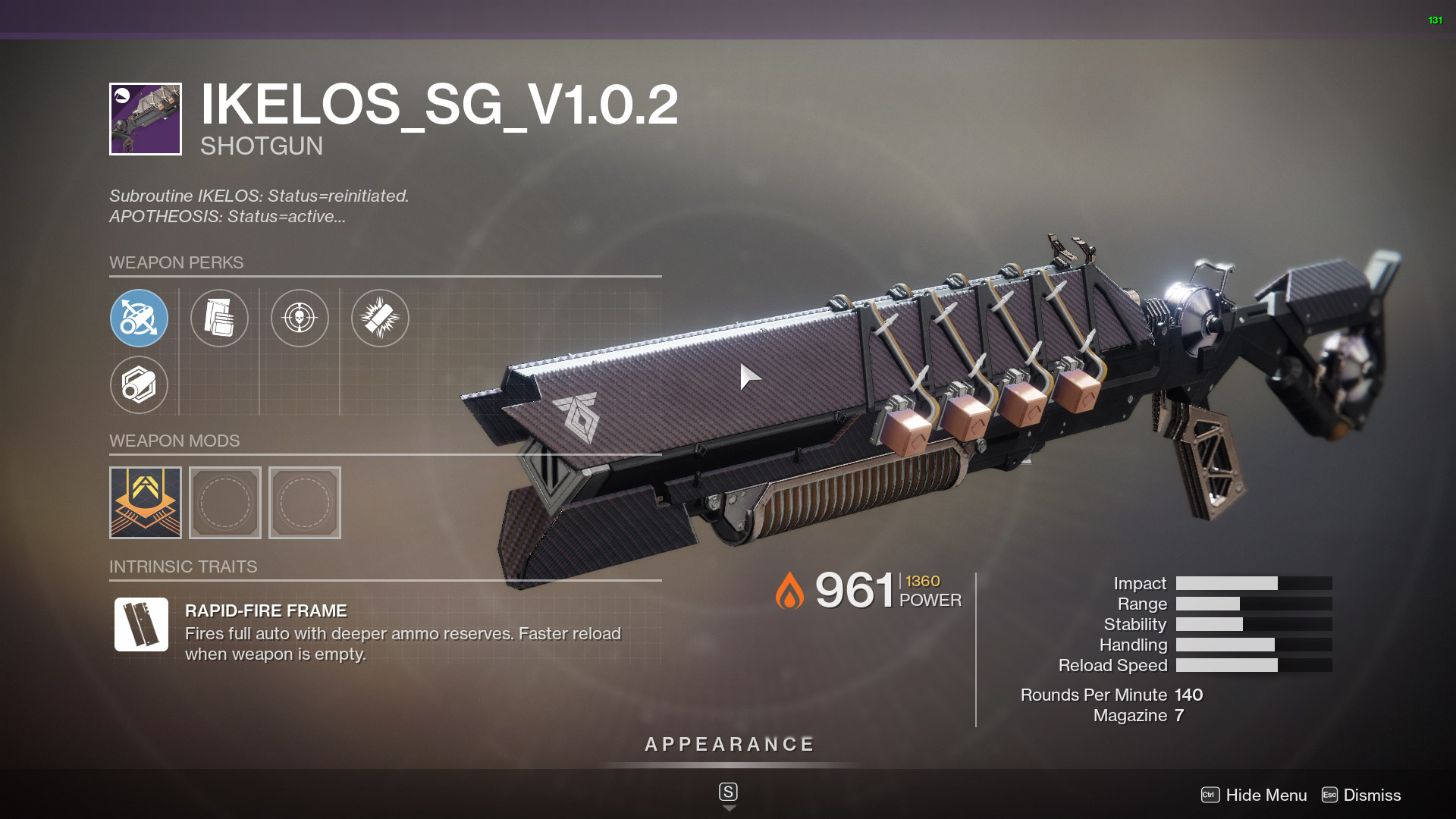Open the IKELOS_SG_V1.0.2 weapon thumbnail
The width and height of the screenshot is (1456, 819).
[144, 118]
